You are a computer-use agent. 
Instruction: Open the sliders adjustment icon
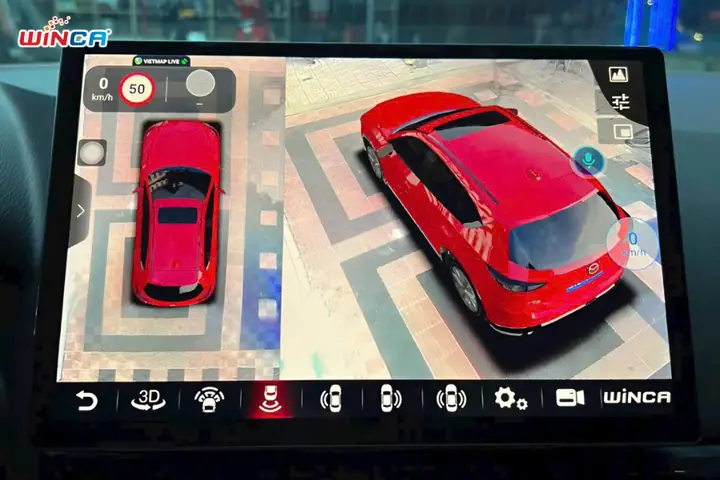pos(621,102)
